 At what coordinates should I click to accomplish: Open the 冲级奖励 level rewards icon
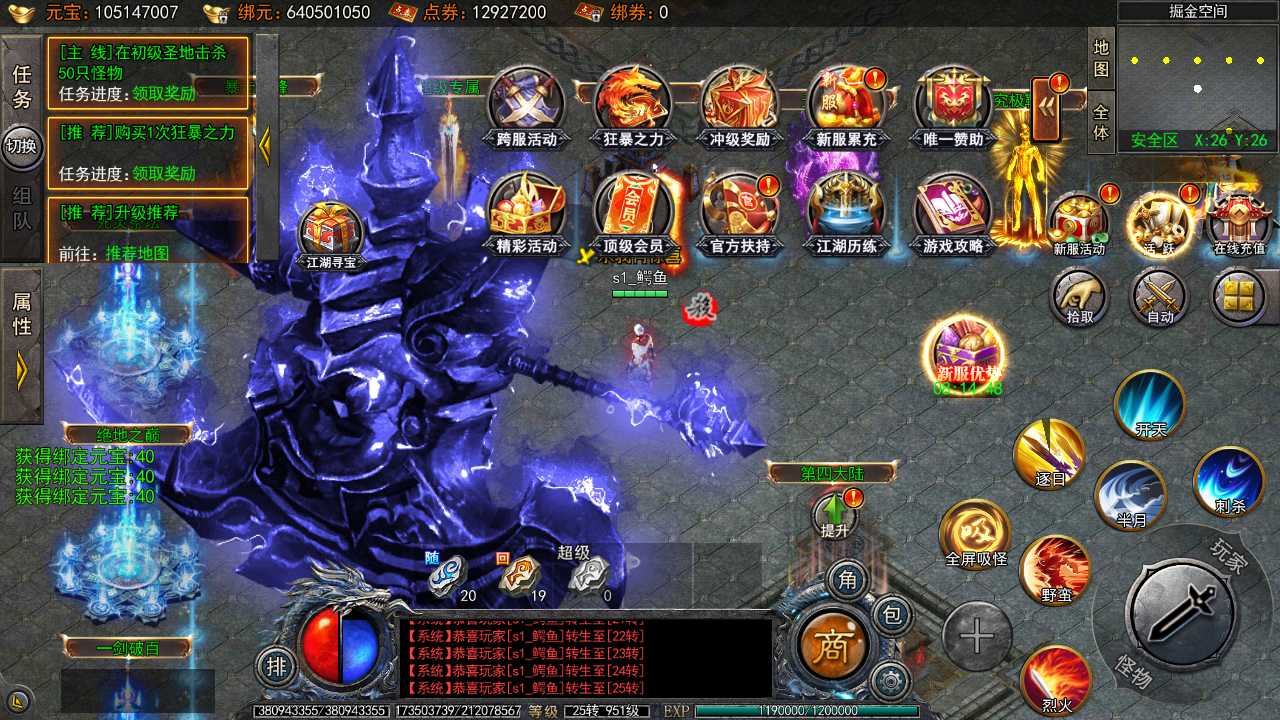[x=739, y=104]
